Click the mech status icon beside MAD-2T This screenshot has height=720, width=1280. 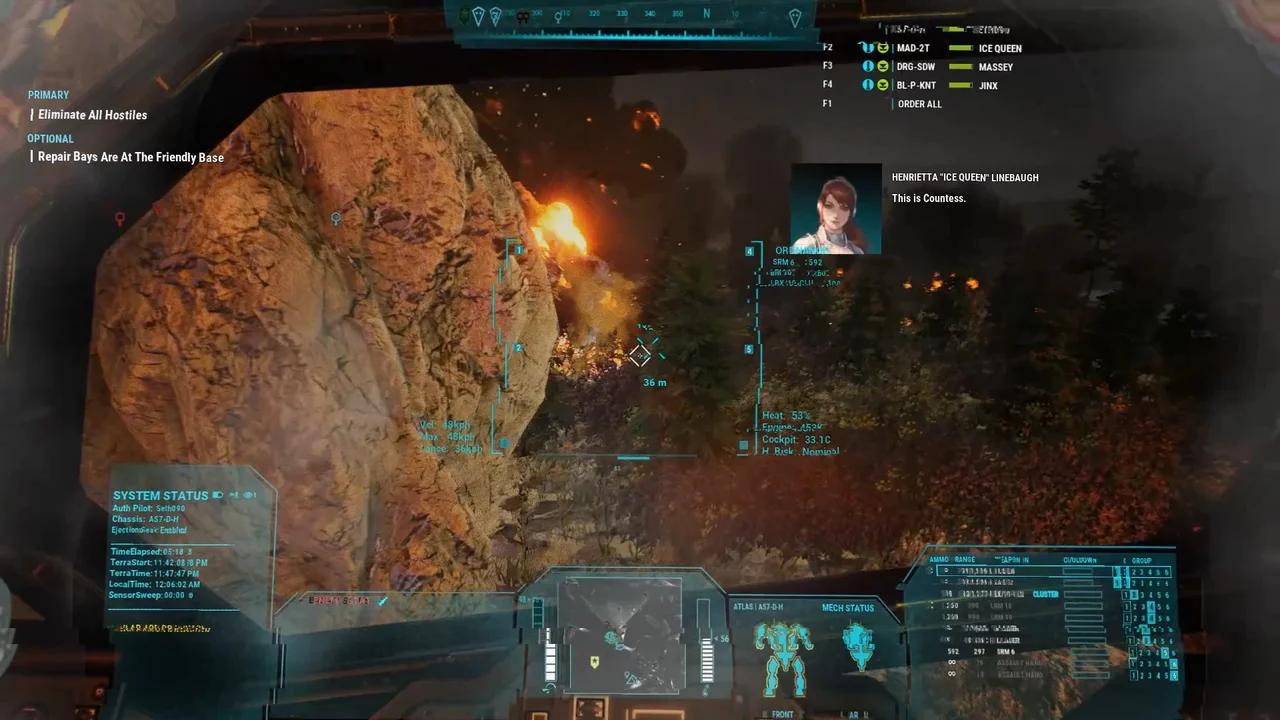[869, 48]
